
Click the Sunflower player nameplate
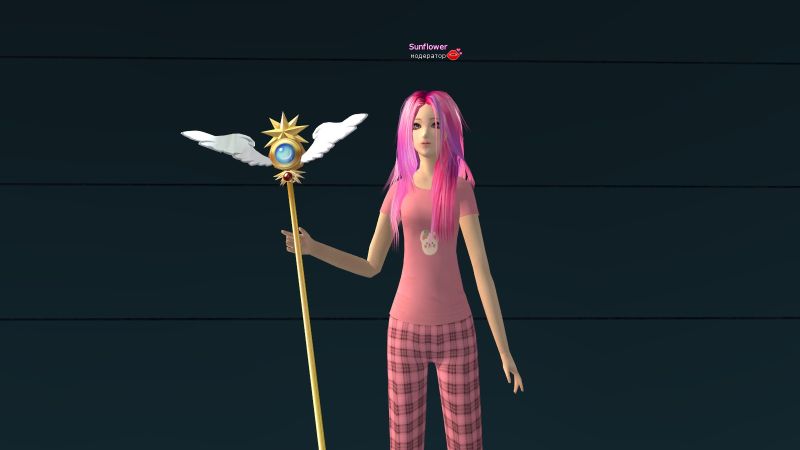pyautogui.click(x=428, y=47)
